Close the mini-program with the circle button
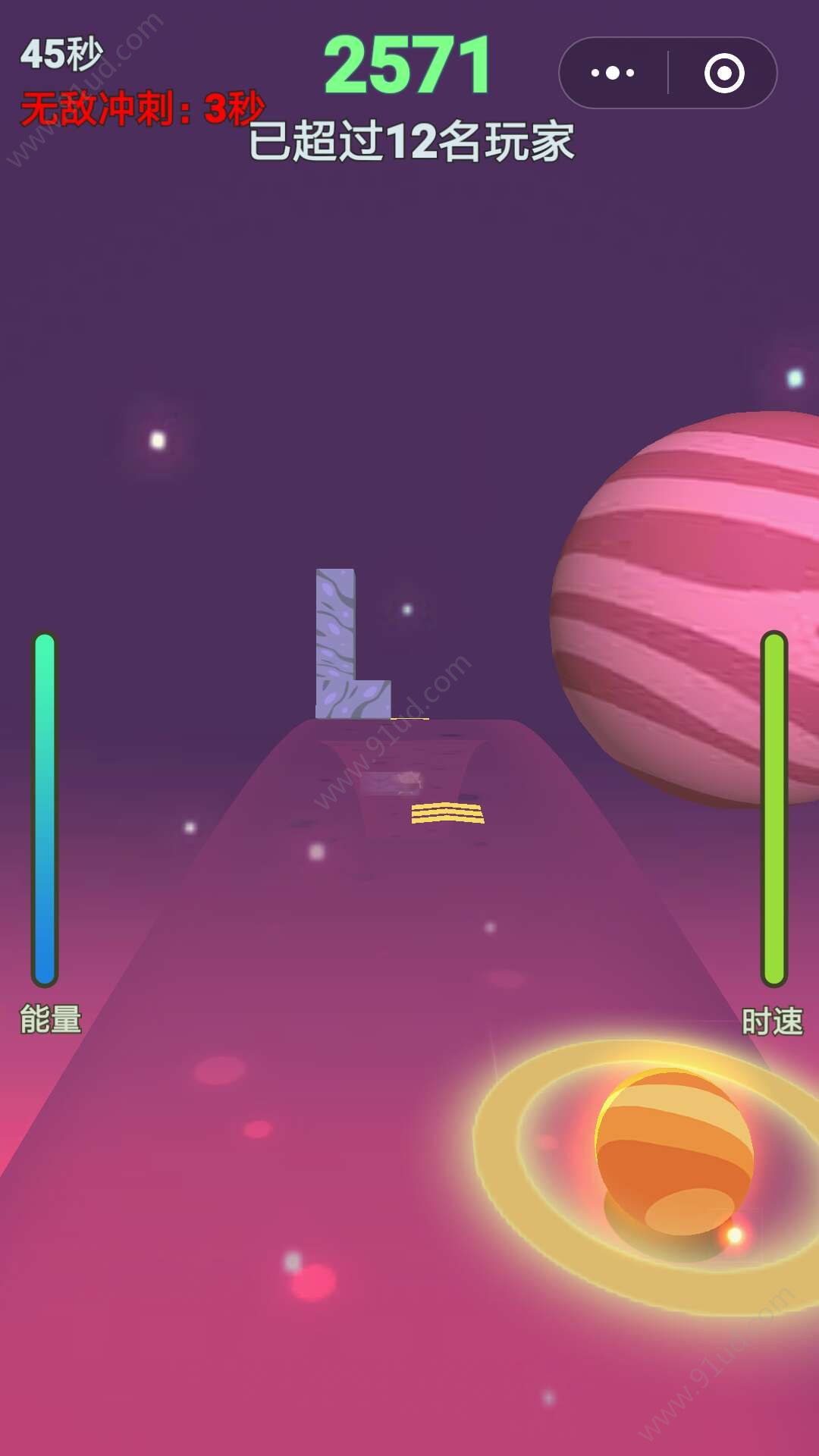 [x=723, y=74]
